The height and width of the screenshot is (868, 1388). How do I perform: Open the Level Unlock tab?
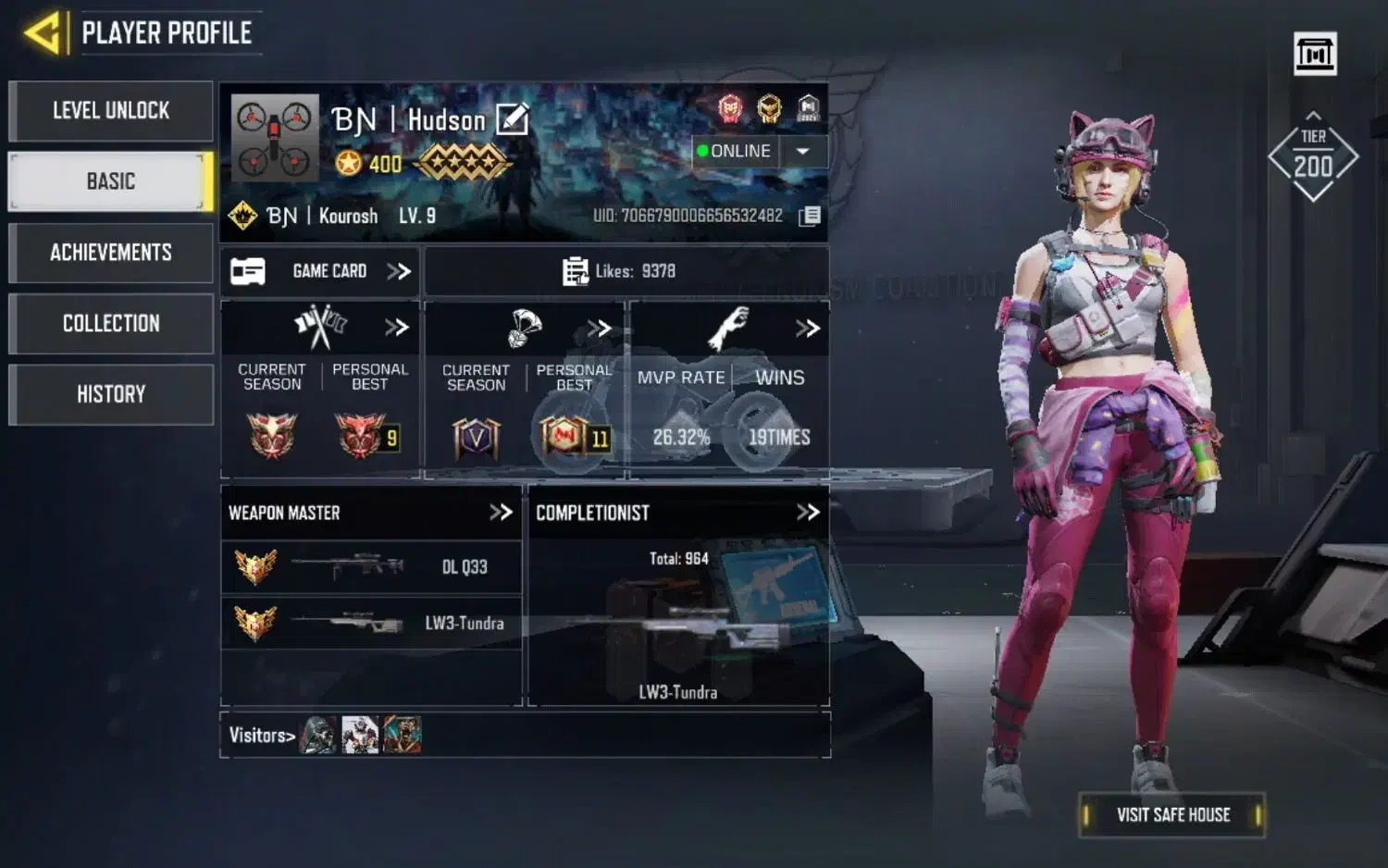tap(111, 111)
